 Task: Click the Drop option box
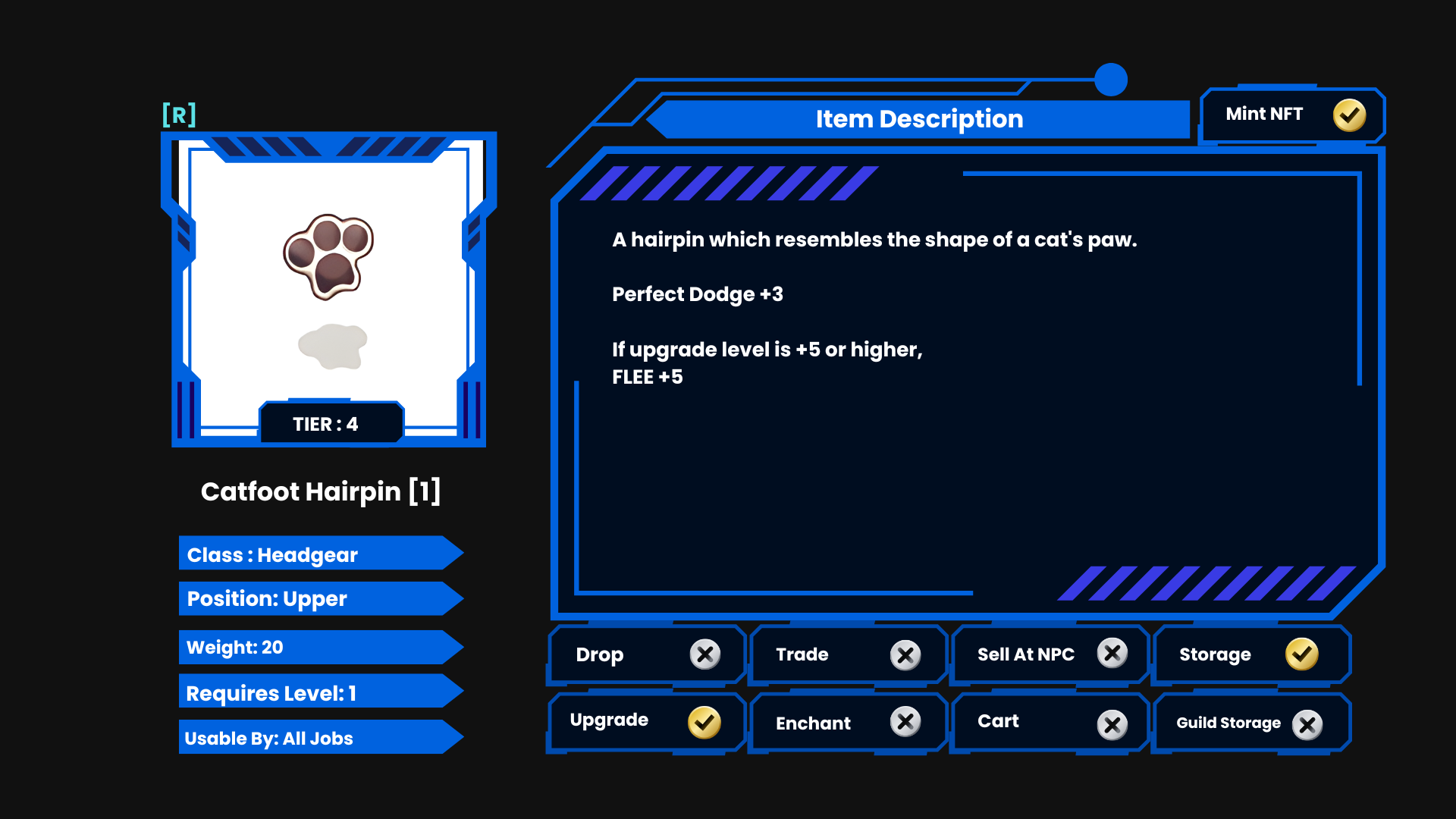pos(647,654)
